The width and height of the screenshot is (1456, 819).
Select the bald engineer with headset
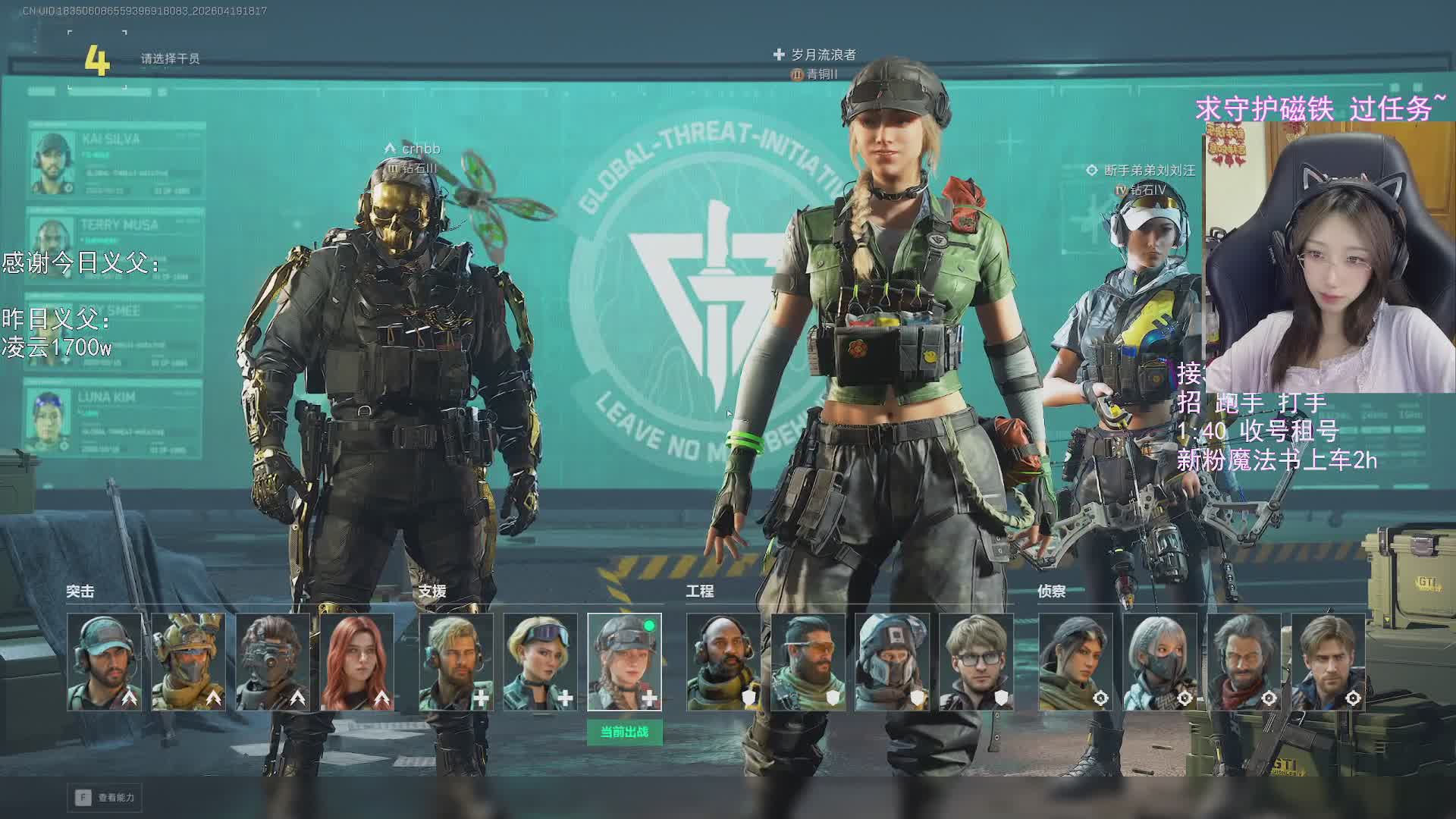pyautogui.click(x=724, y=661)
